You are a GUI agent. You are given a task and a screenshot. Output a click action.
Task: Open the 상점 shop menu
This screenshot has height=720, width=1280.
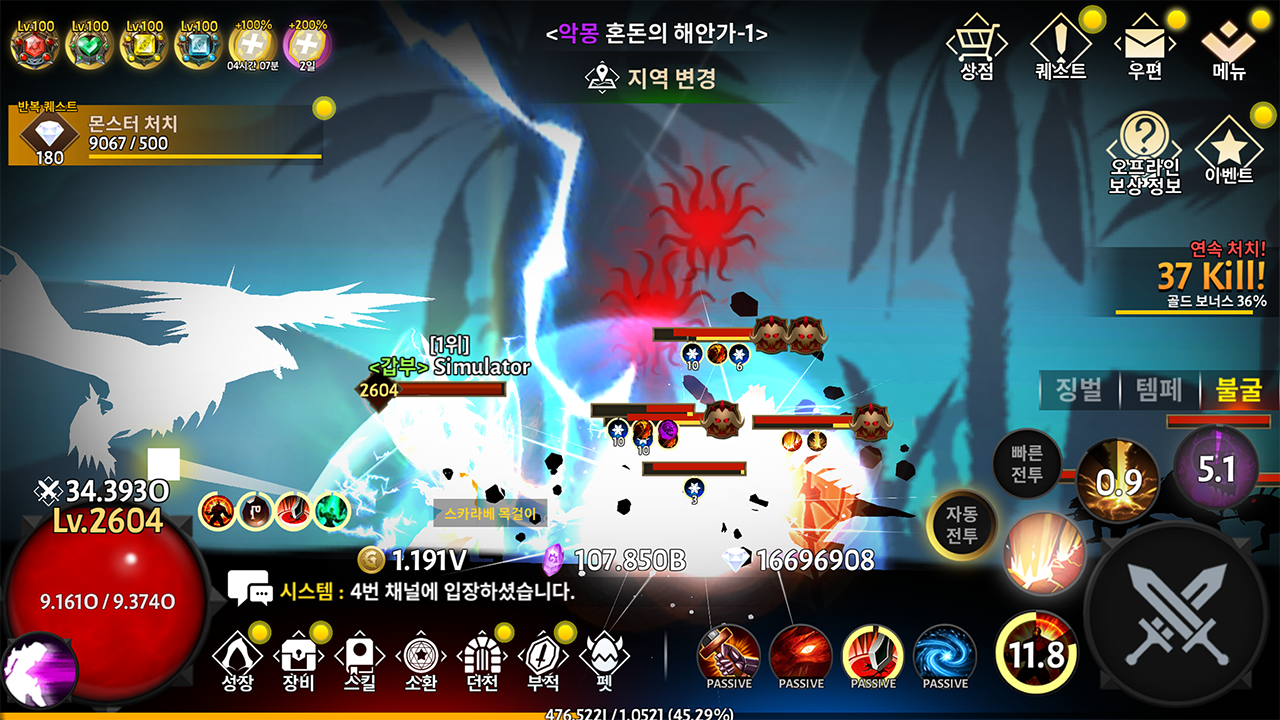(975, 48)
